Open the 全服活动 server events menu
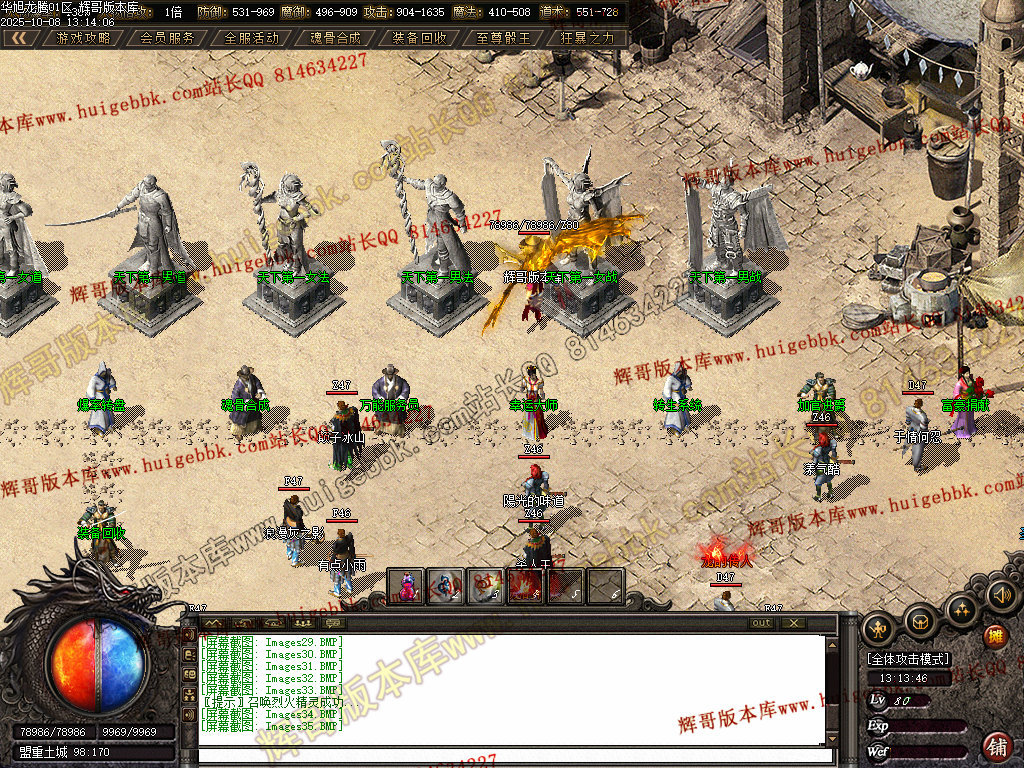The image size is (1024, 768). pyautogui.click(x=252, y=38)
